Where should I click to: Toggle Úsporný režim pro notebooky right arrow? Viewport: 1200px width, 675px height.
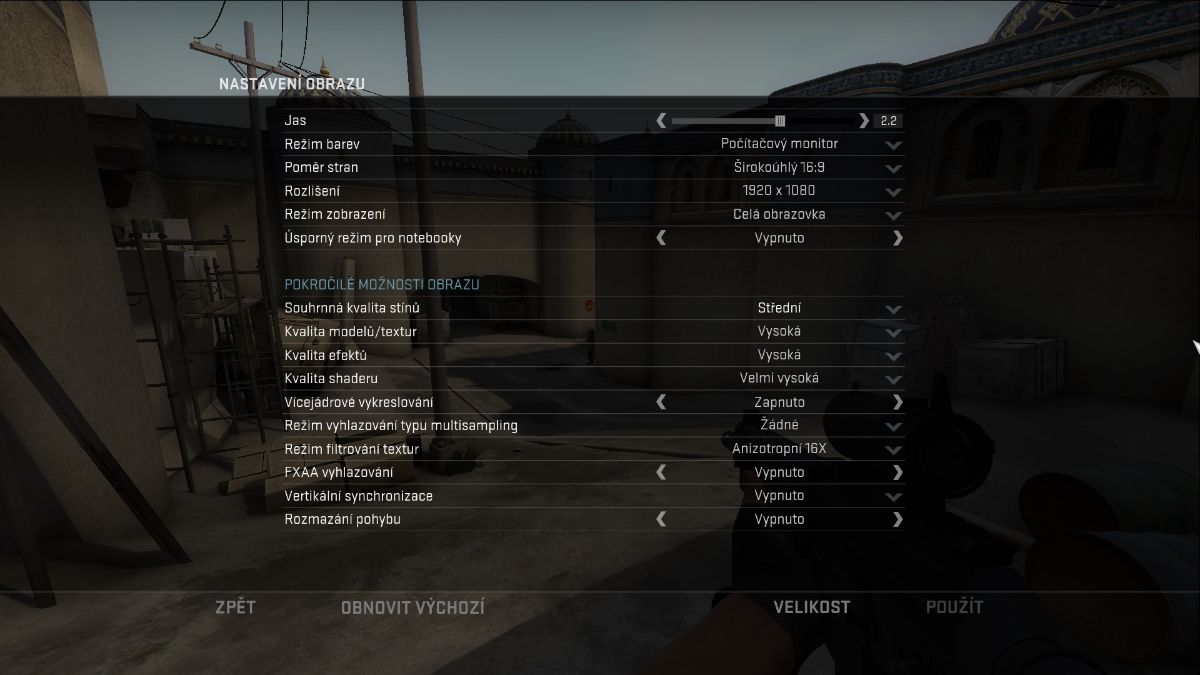point(897,238)
